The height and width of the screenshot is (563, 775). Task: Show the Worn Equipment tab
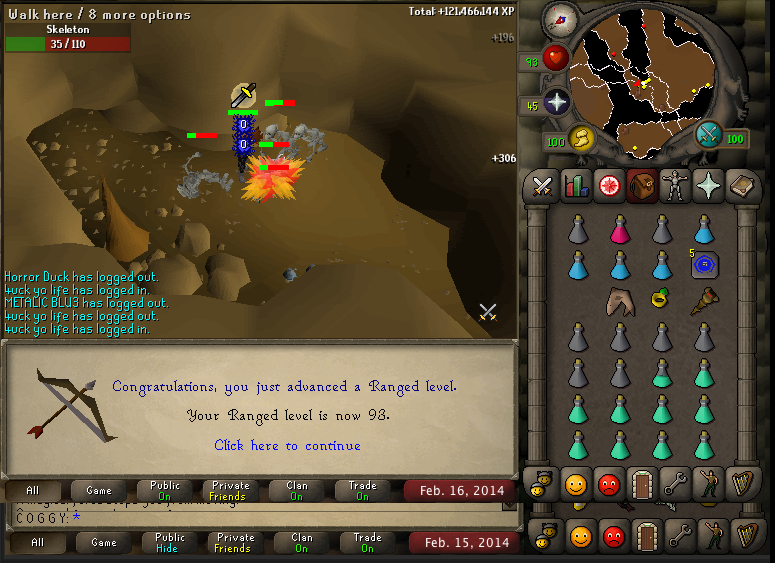(674, 186)
